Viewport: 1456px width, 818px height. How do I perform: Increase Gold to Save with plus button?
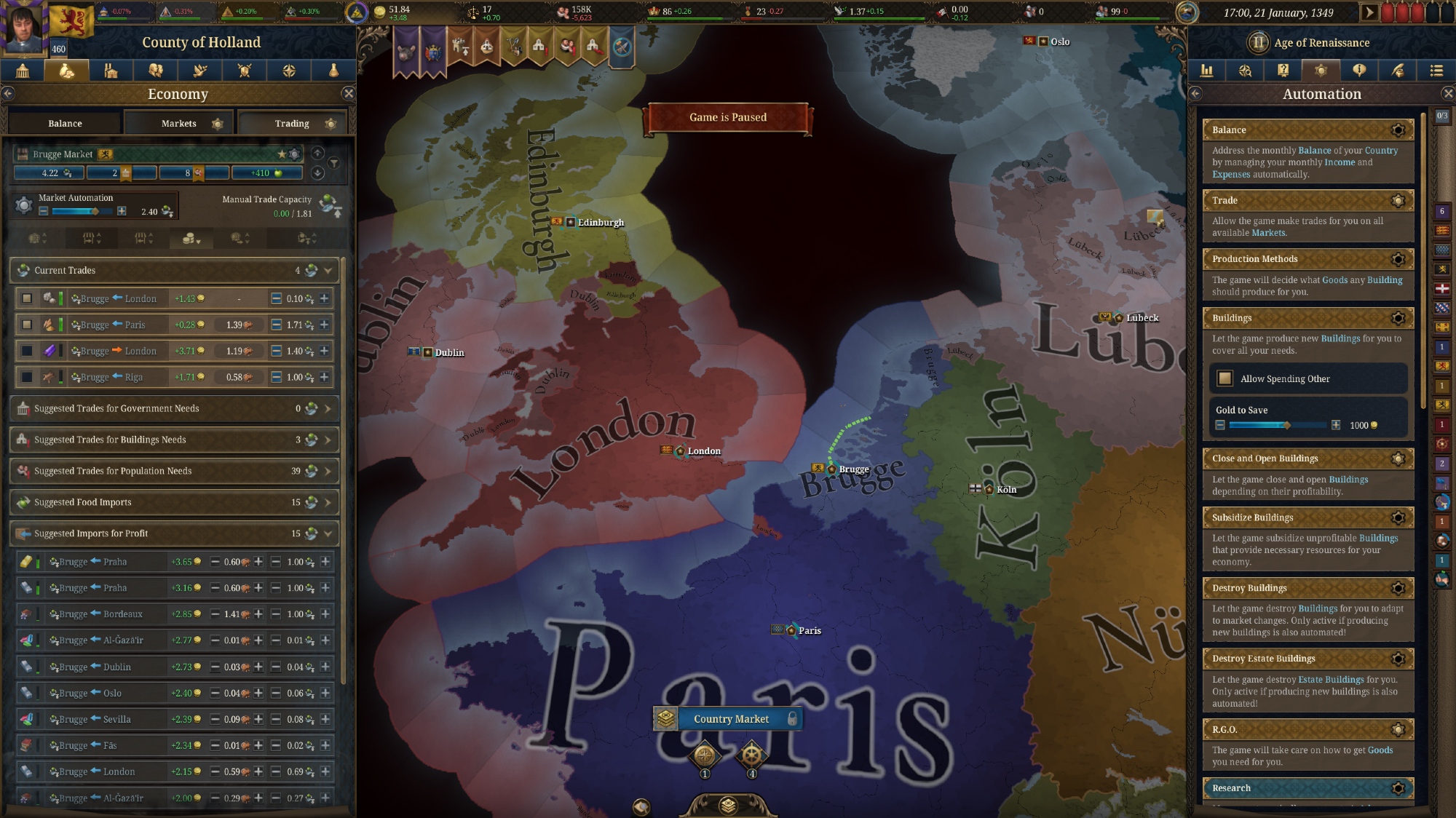point(1336,425)
